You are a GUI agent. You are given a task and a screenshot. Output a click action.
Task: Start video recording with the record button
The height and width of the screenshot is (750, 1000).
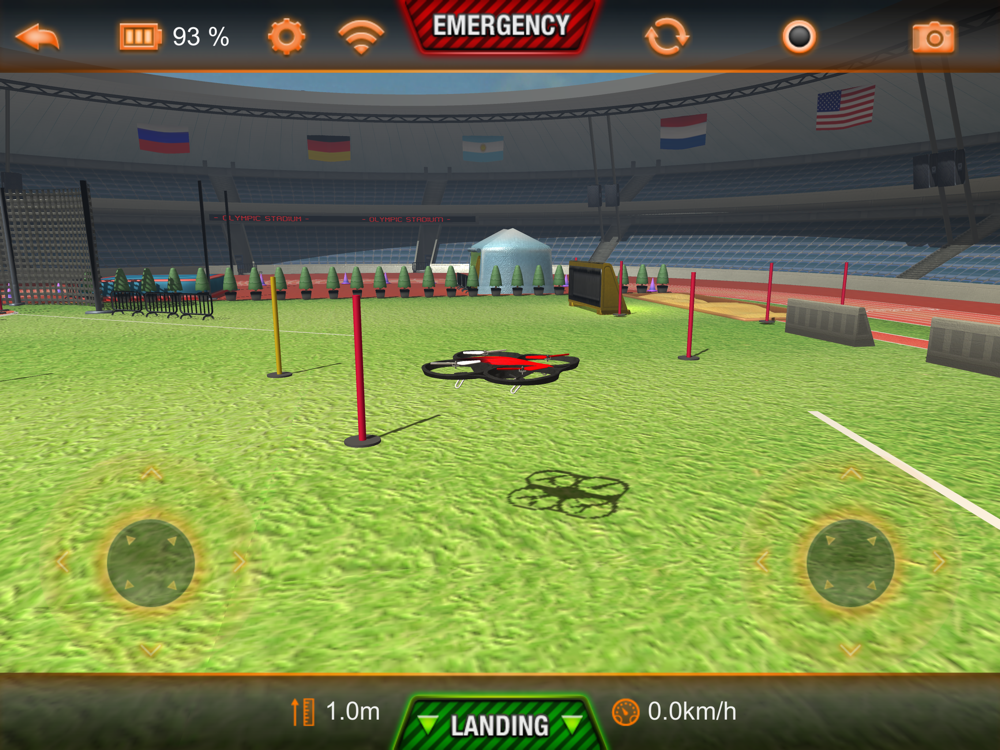coord(799,37)
